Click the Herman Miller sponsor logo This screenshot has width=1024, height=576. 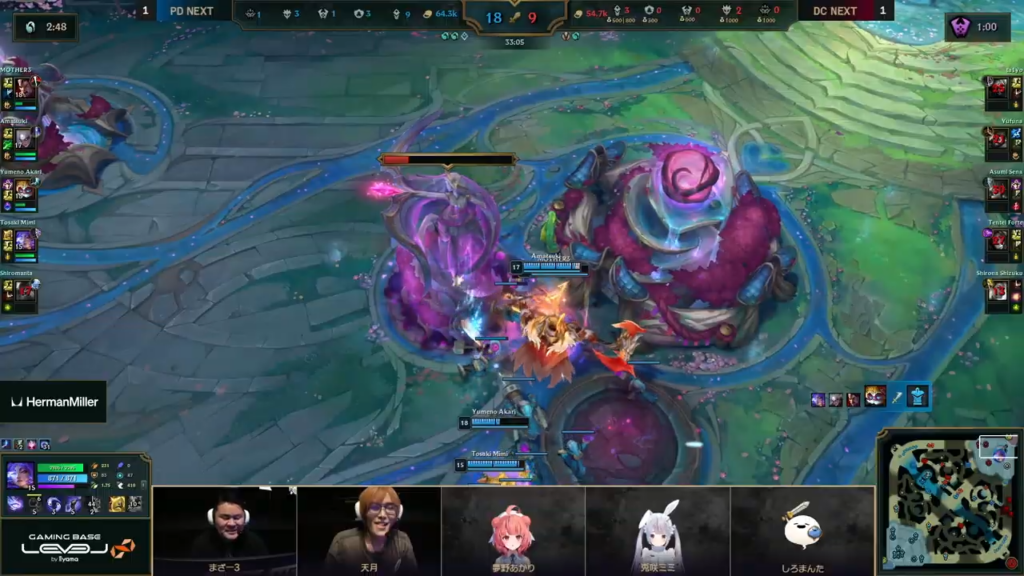click(x=52, y=402)
